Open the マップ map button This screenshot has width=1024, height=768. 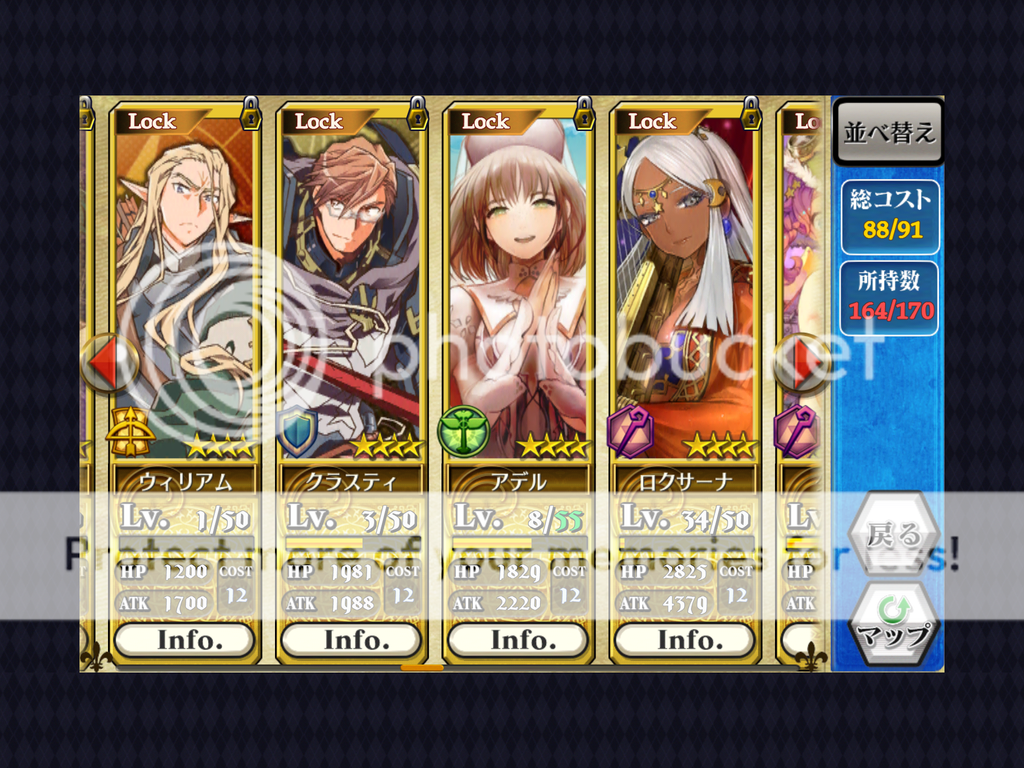(893, 625)
